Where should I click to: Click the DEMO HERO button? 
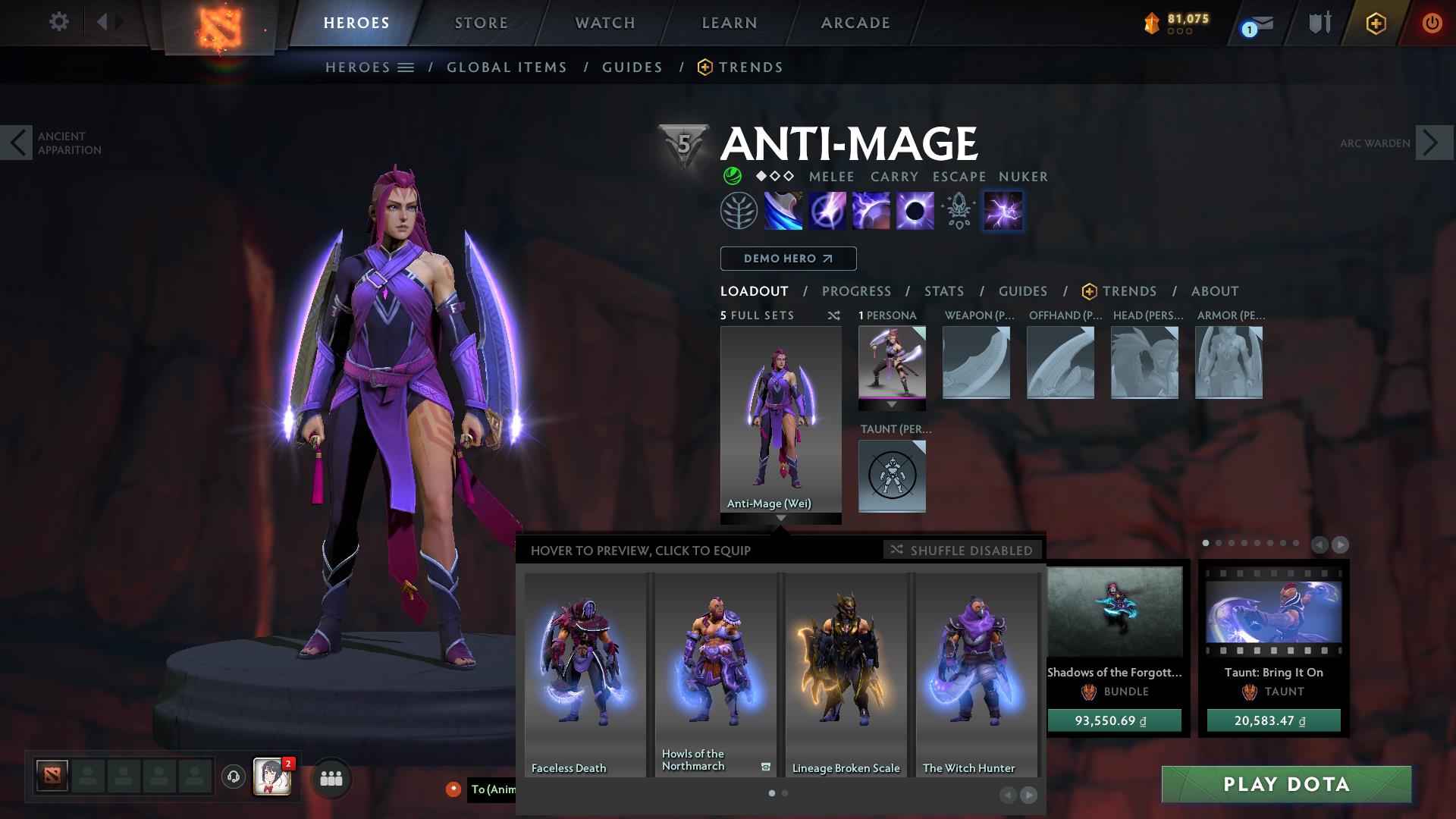pyautogui.click(x=787, y=259)
